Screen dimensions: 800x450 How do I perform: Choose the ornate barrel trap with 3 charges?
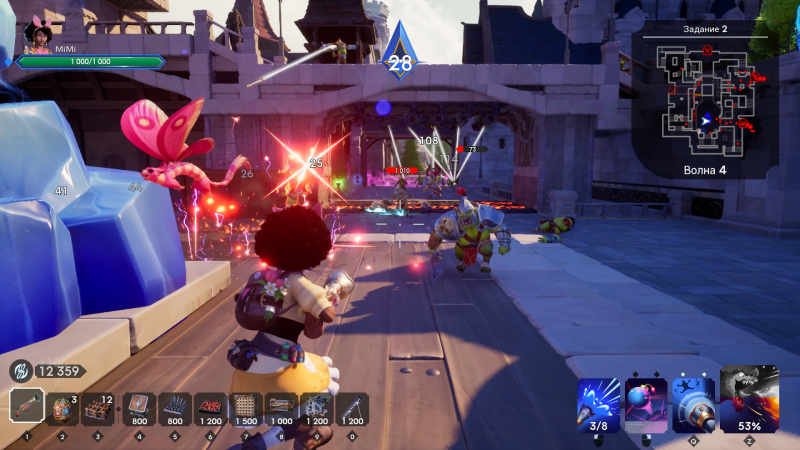[63, 407]
